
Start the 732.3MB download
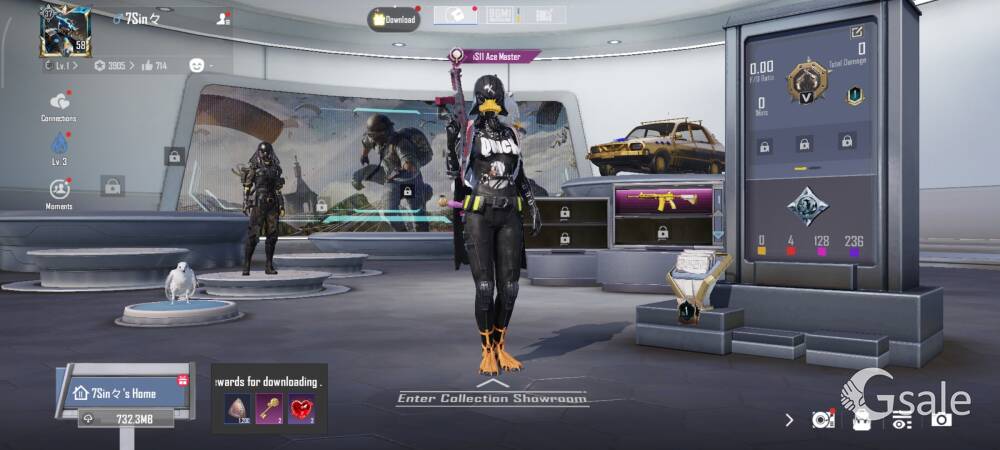(126, 419)
